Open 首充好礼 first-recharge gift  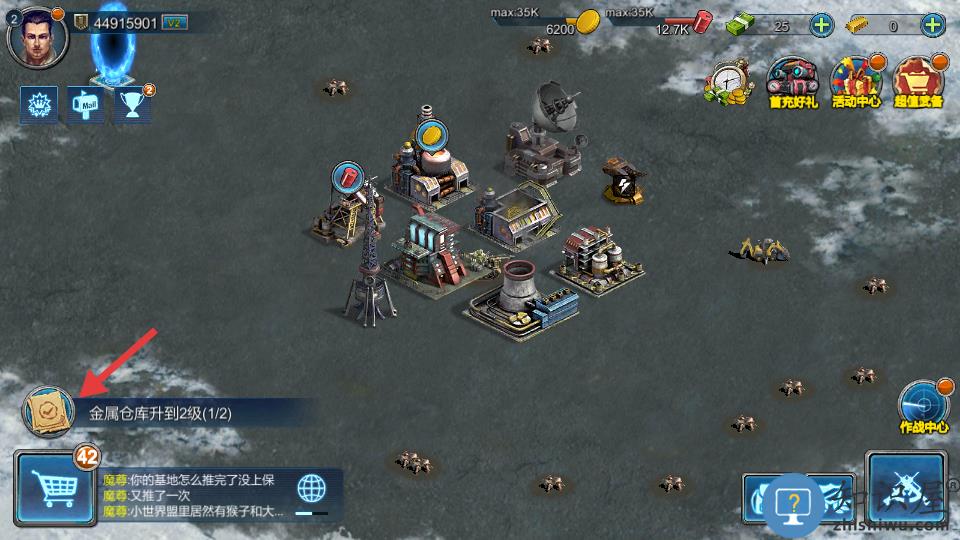click(792, 82)
